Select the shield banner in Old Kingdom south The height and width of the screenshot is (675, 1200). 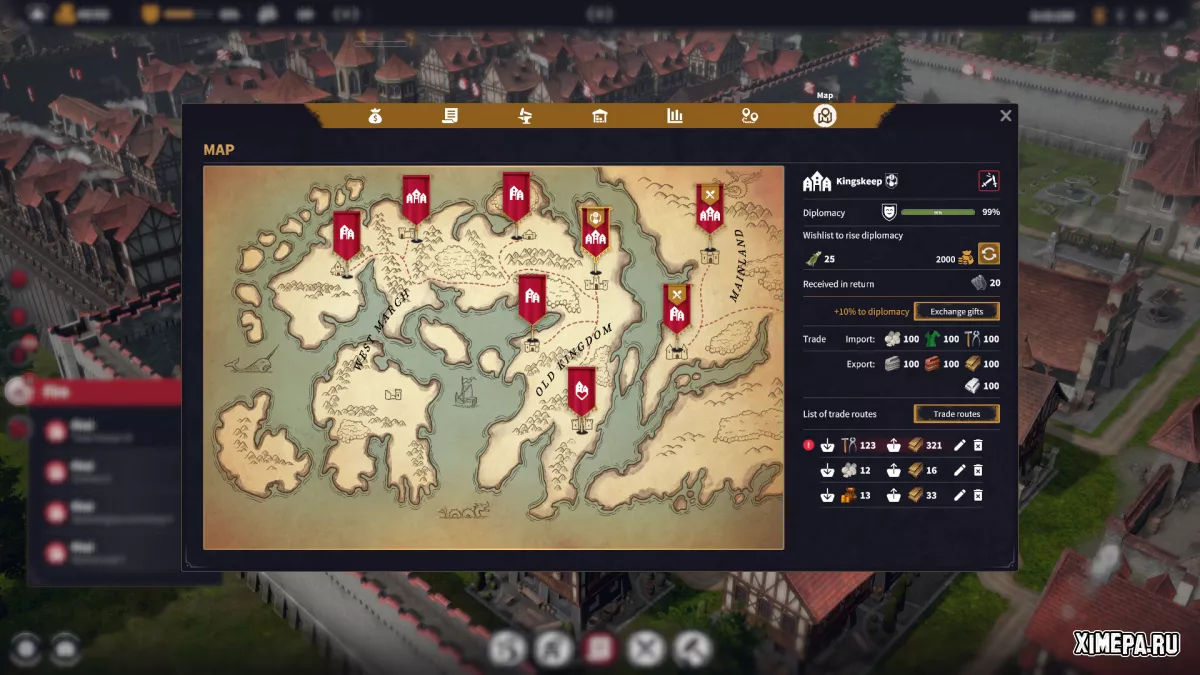tap(582, 391)
